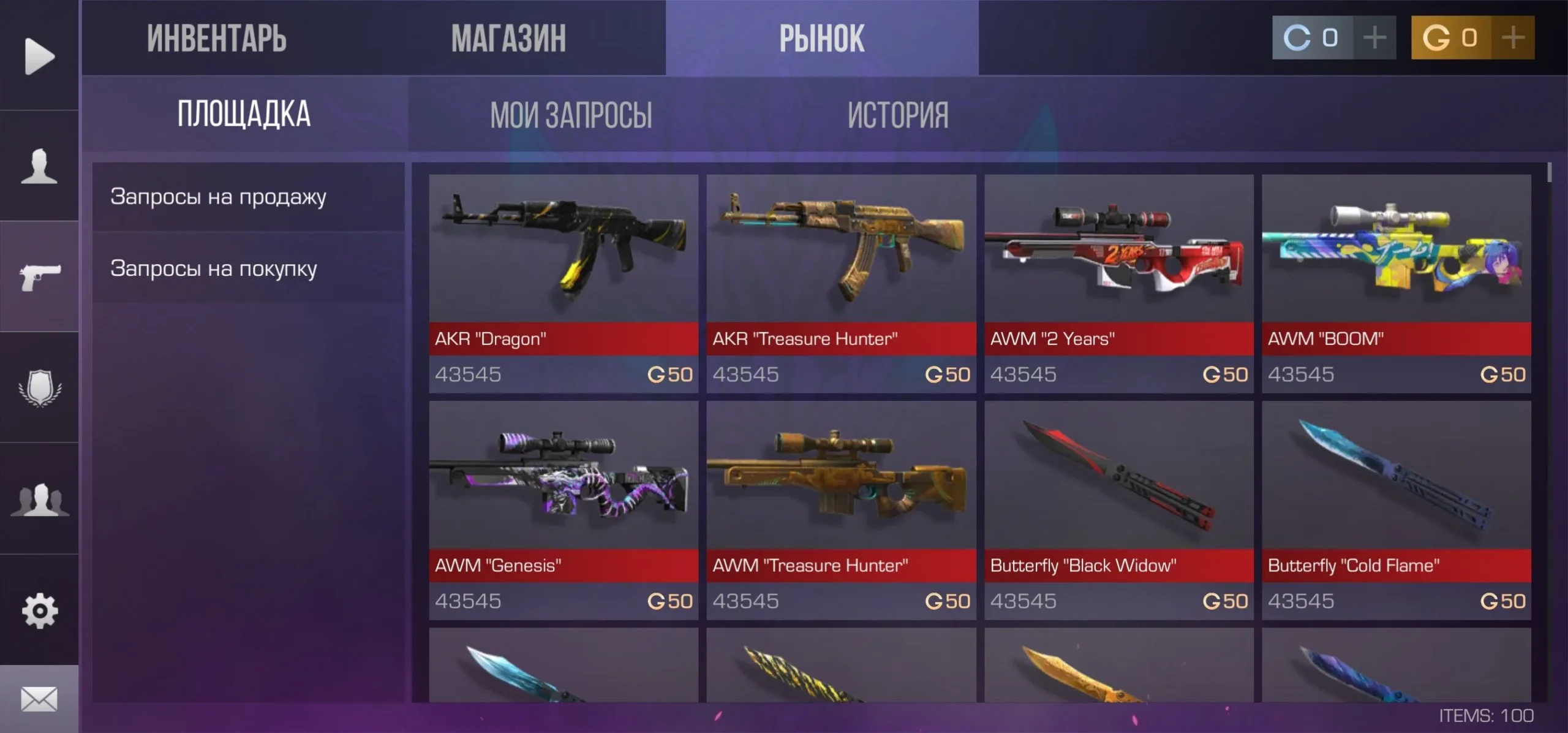Screen dimensions: 1568x733
Task: Add silver currency with the plus button
Action: [x=1374, y=37]
